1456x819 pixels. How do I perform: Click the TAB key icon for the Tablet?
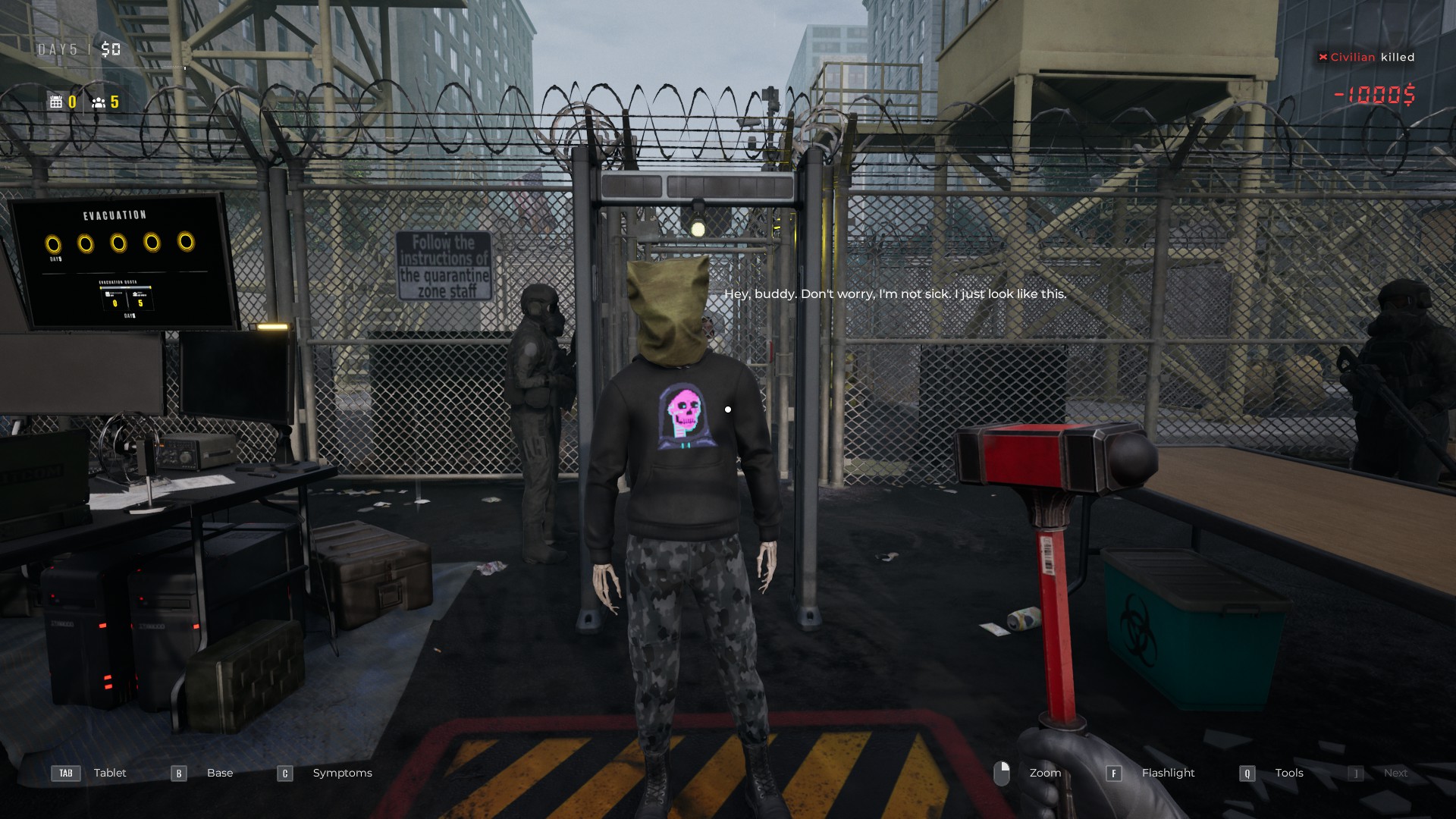(66, 773)
